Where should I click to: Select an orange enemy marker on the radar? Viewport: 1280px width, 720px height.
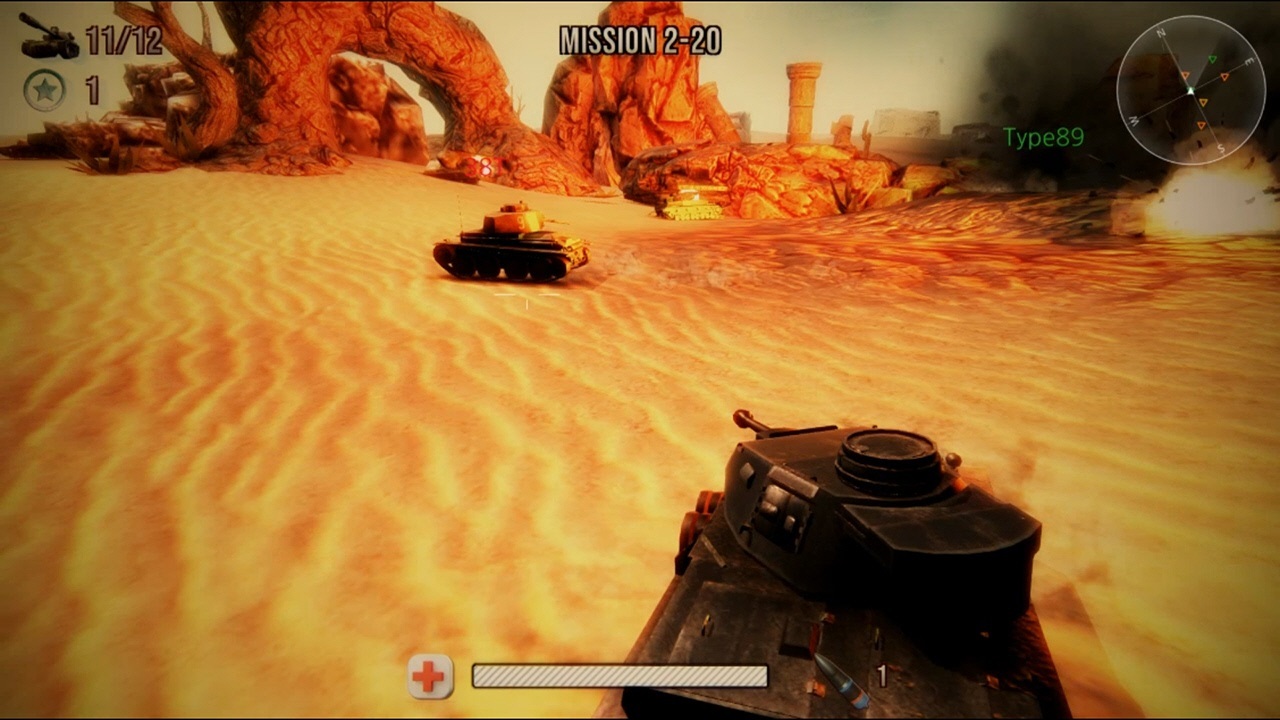click(x=1225, y=76)
